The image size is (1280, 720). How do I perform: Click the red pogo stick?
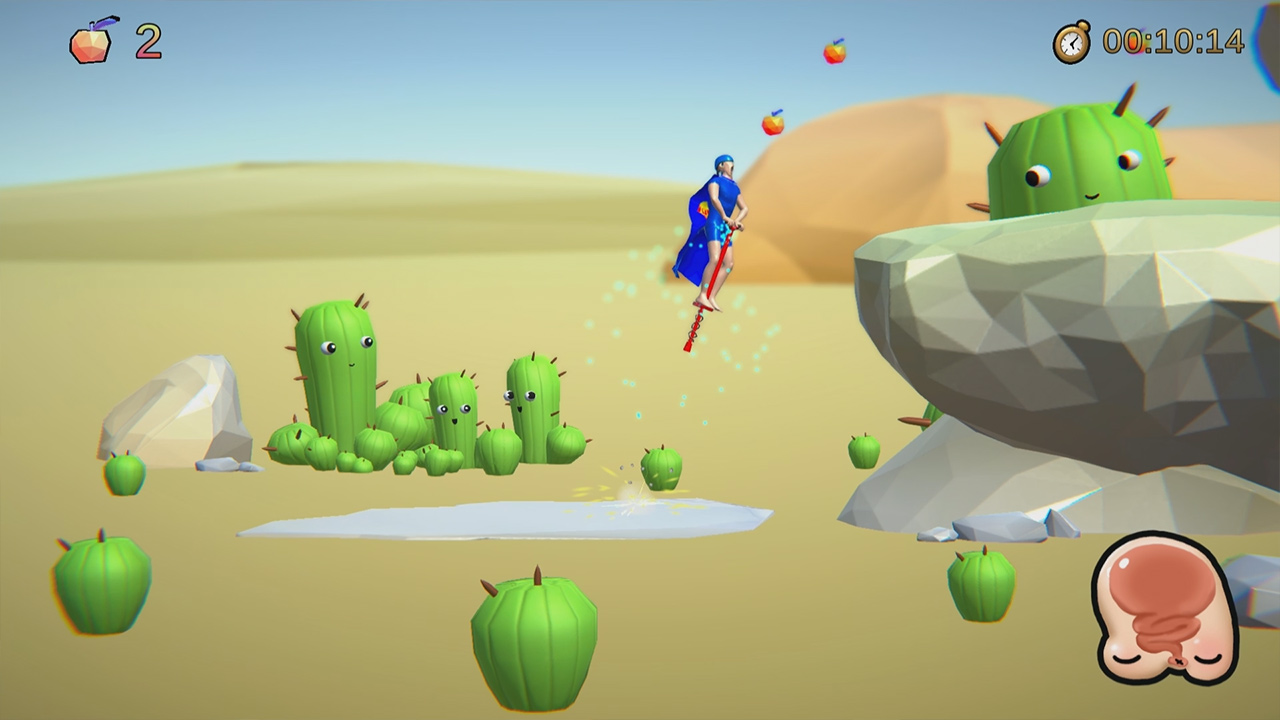tap(710, 300)
